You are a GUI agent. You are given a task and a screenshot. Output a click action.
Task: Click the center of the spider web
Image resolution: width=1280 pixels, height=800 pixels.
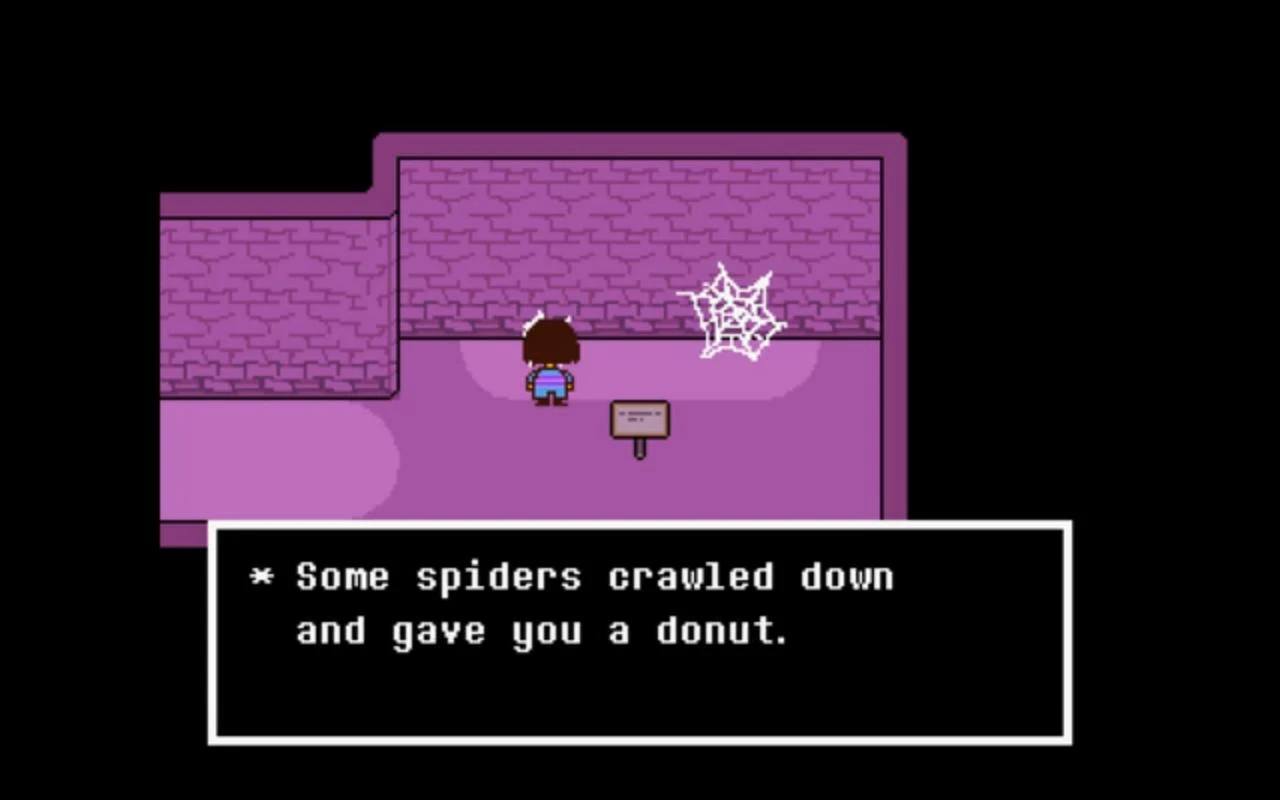coord(735,315)
